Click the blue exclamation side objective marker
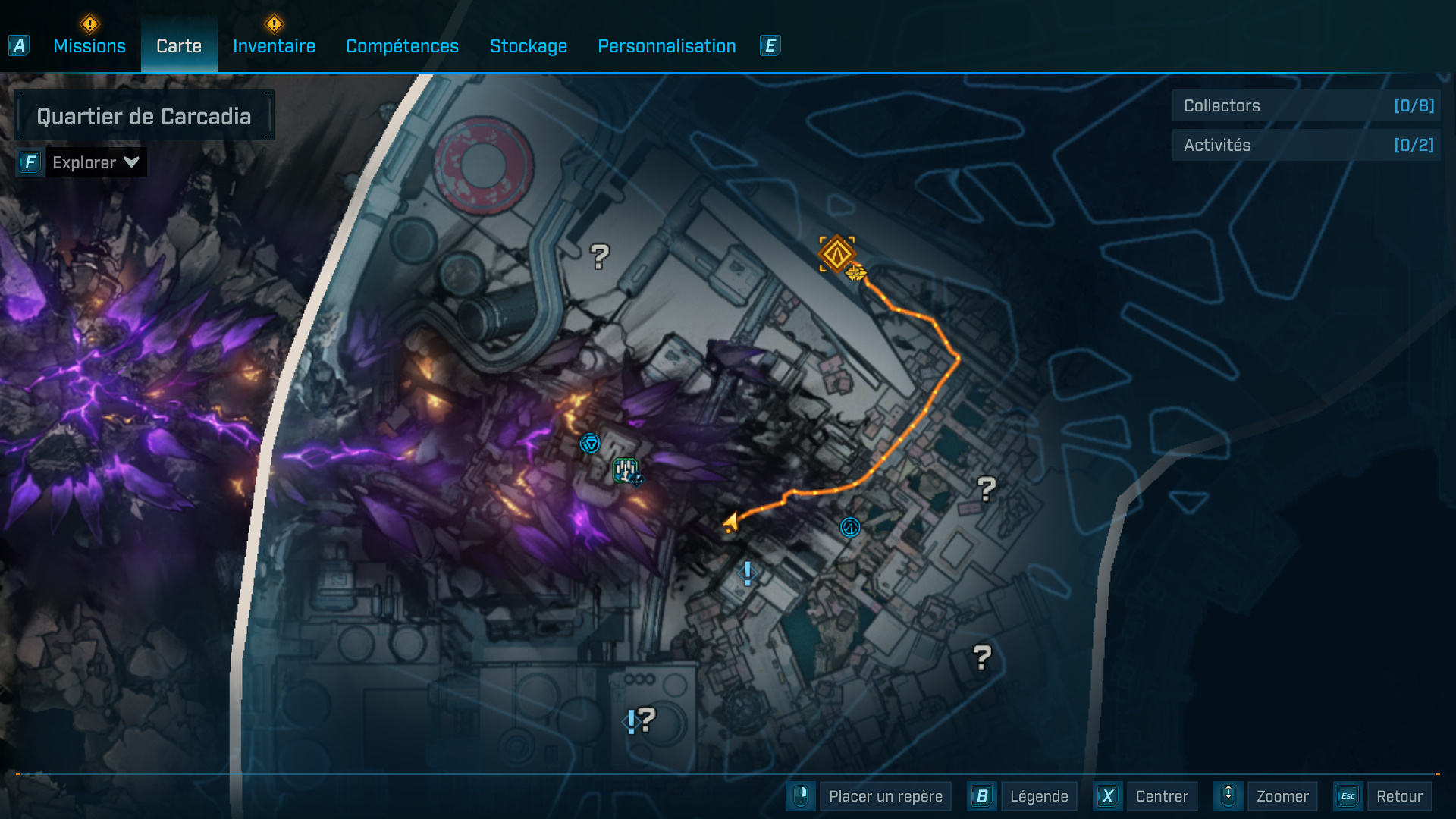Viewport: 1456px width, 819px height. [x=746, y=574]
